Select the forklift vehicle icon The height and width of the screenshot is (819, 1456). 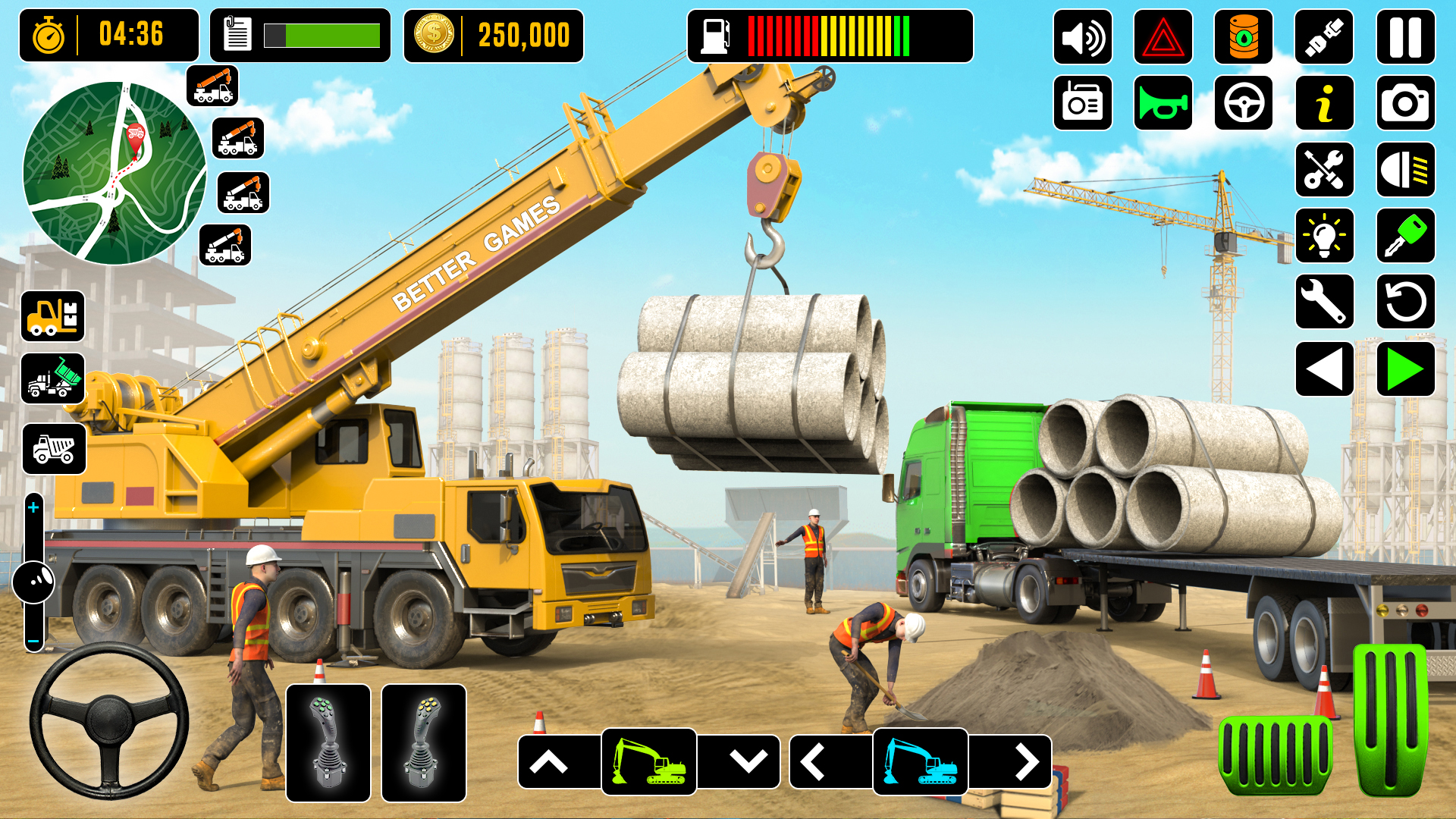(x=52, y=316)
